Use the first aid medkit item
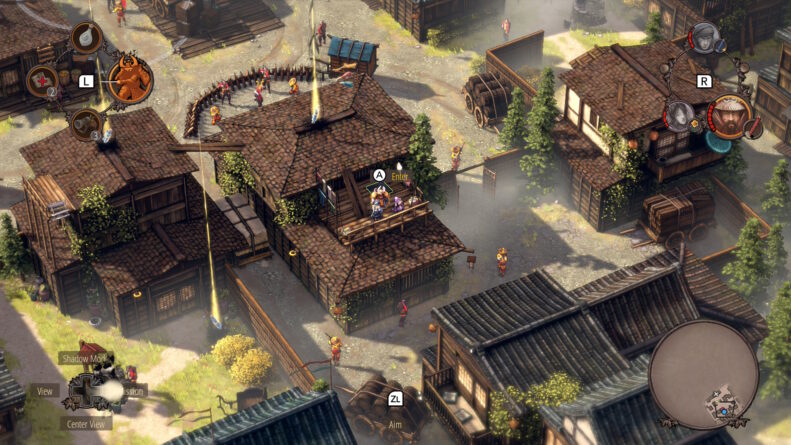Image resolution: width=791 pixels, height=445 pixels. (x=42, y=79)
